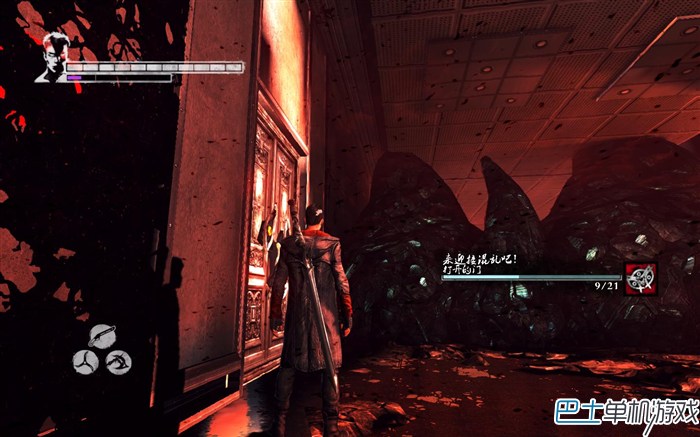
Task: Select the sword weapon icon
Action: click(x=101, y=336)
